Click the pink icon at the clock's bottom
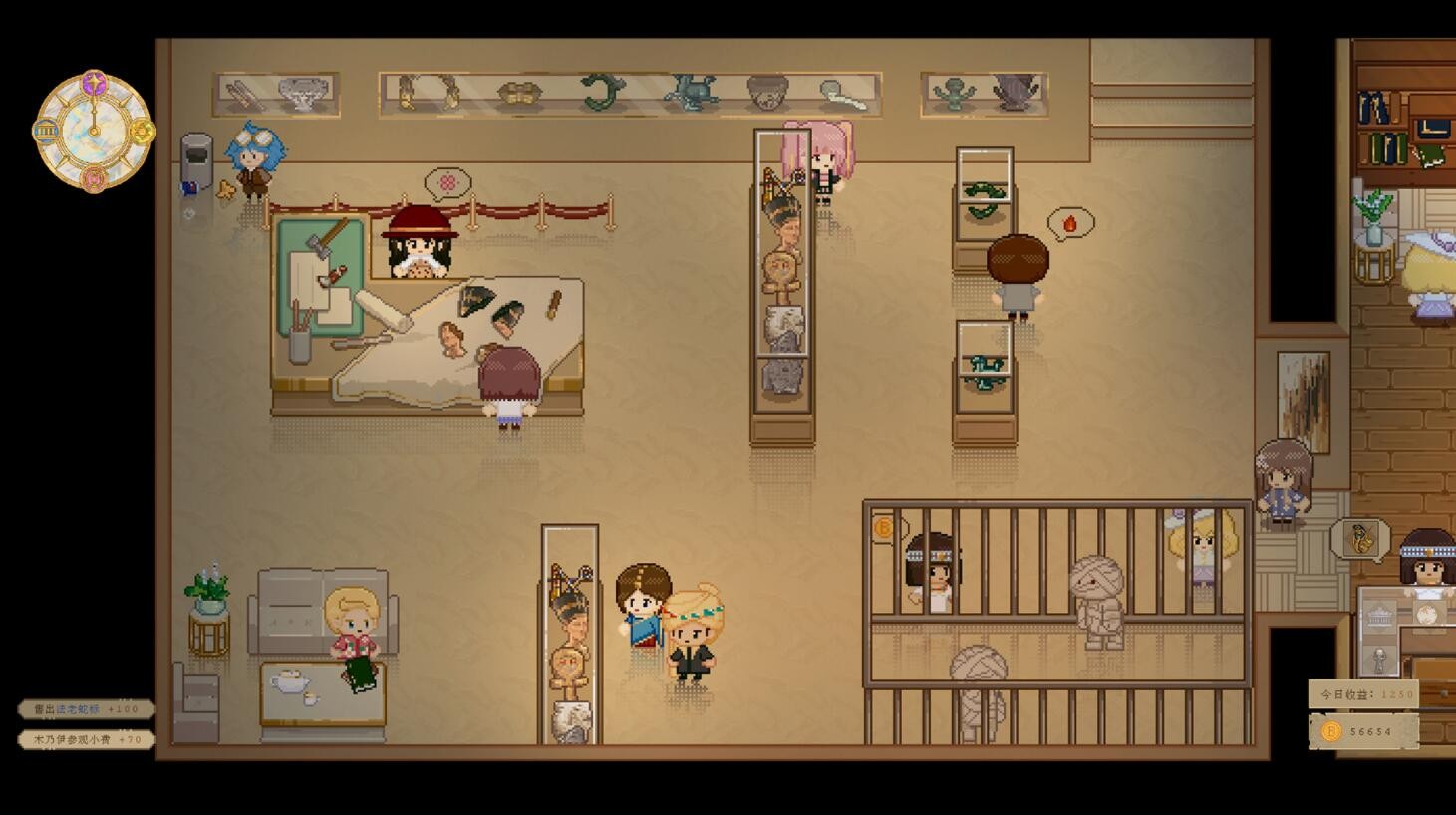The width and height of the screenshot is (1456, 815). (x=94, y=178)
